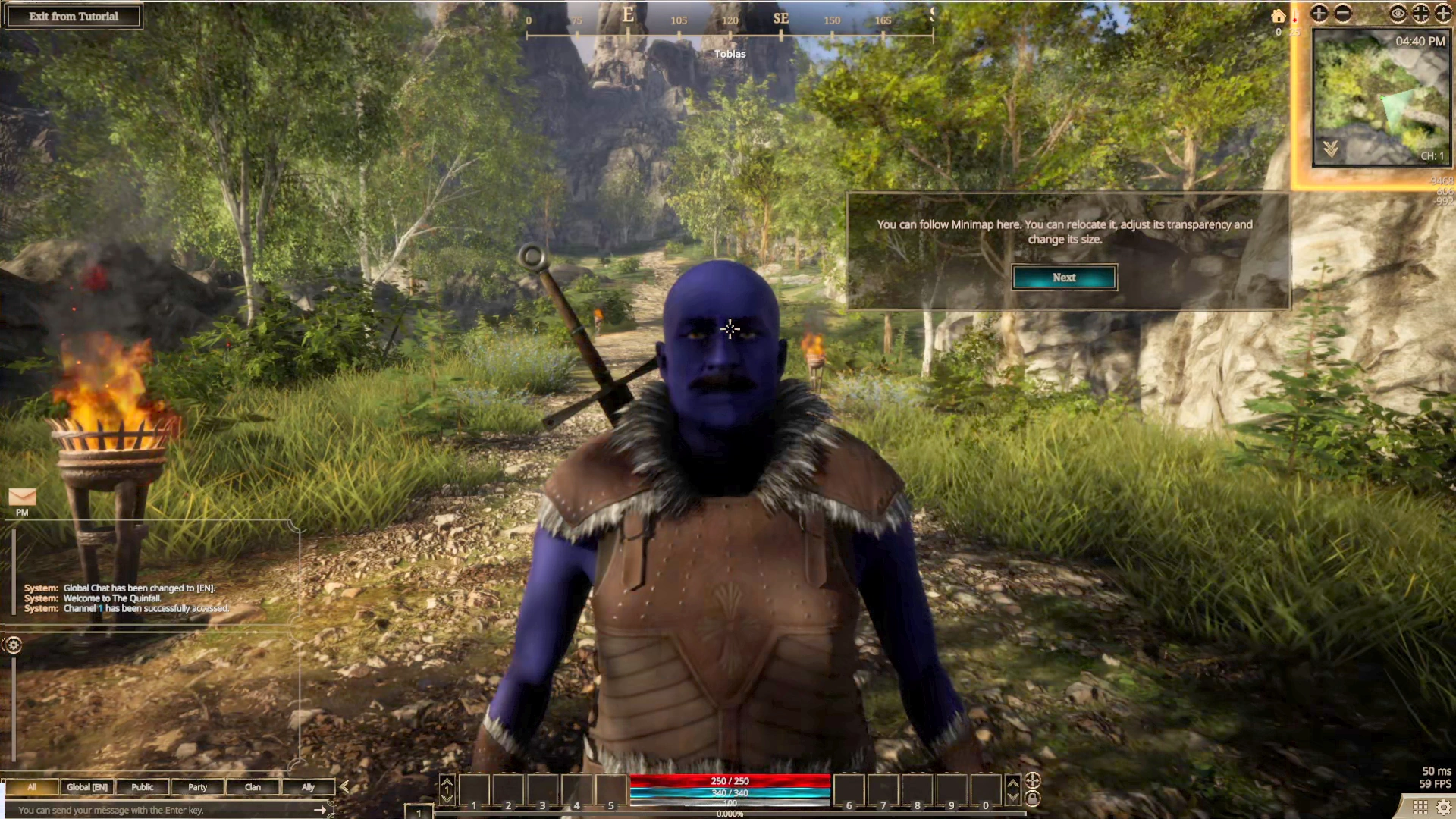Expand the minimap using the double chevron
Viewport: 1456px width, 819px height.
(1331, 149)
